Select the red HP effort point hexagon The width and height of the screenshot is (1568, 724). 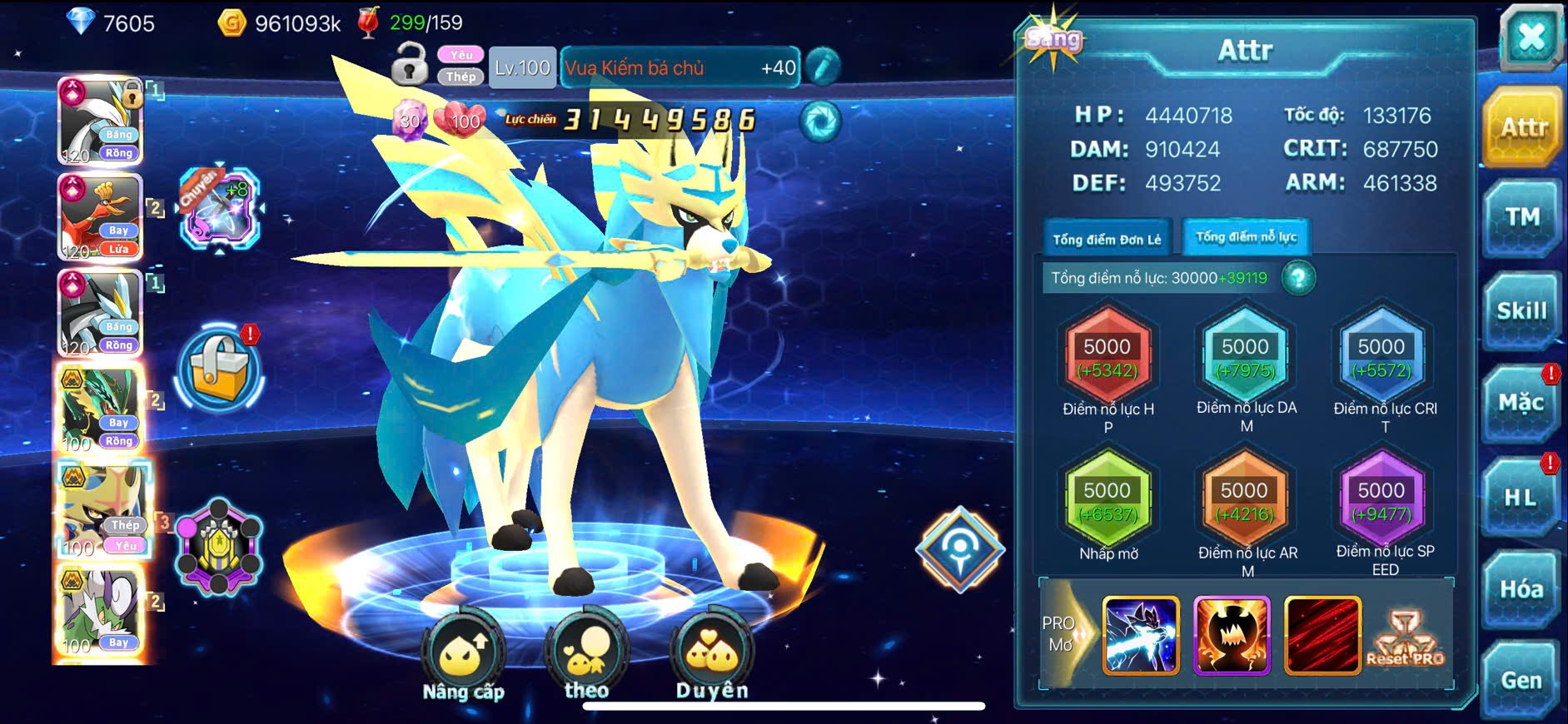(1108, 358)
